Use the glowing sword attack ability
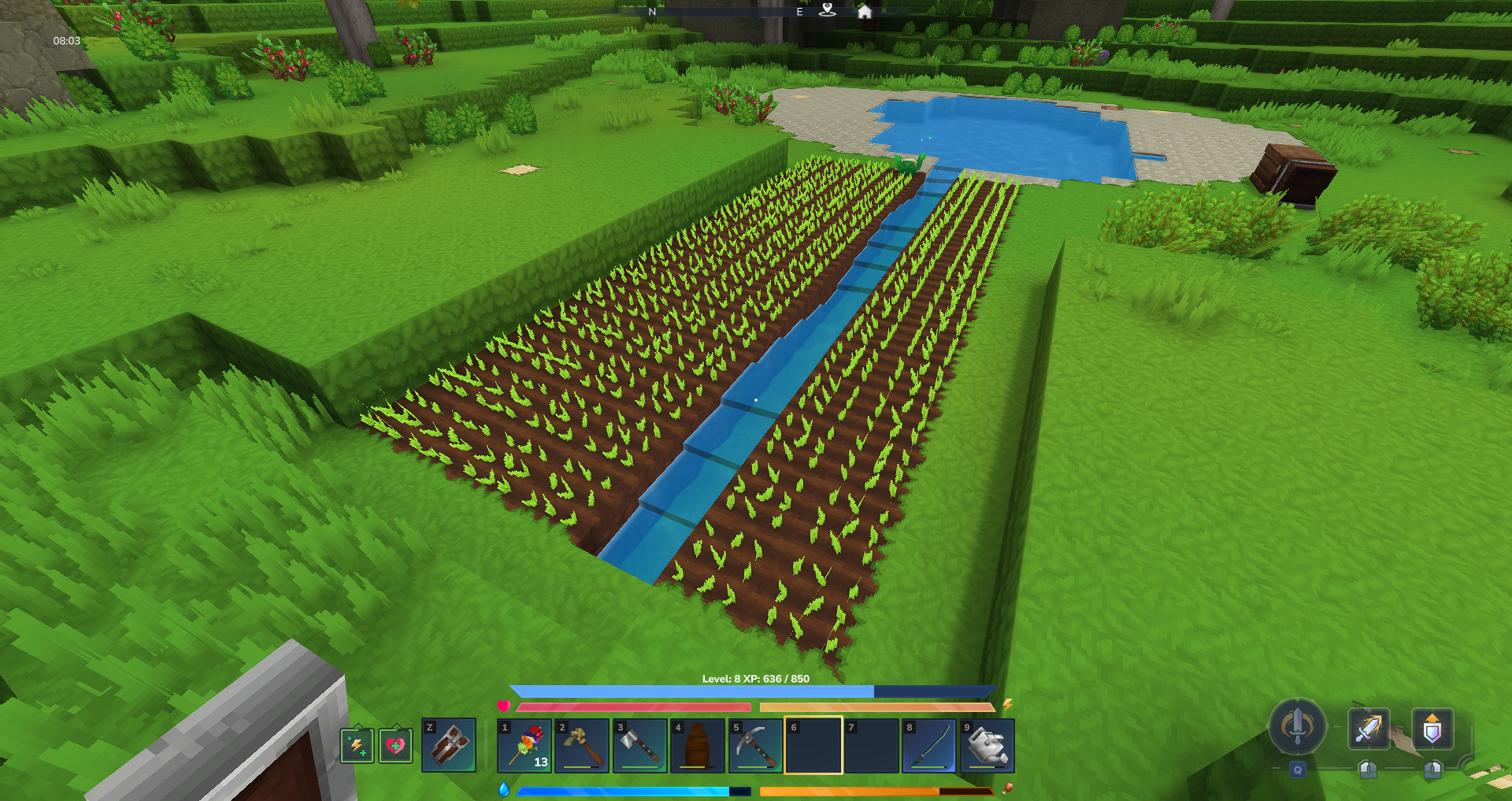Screen dimensions: 1512x801 point(1369,729)
